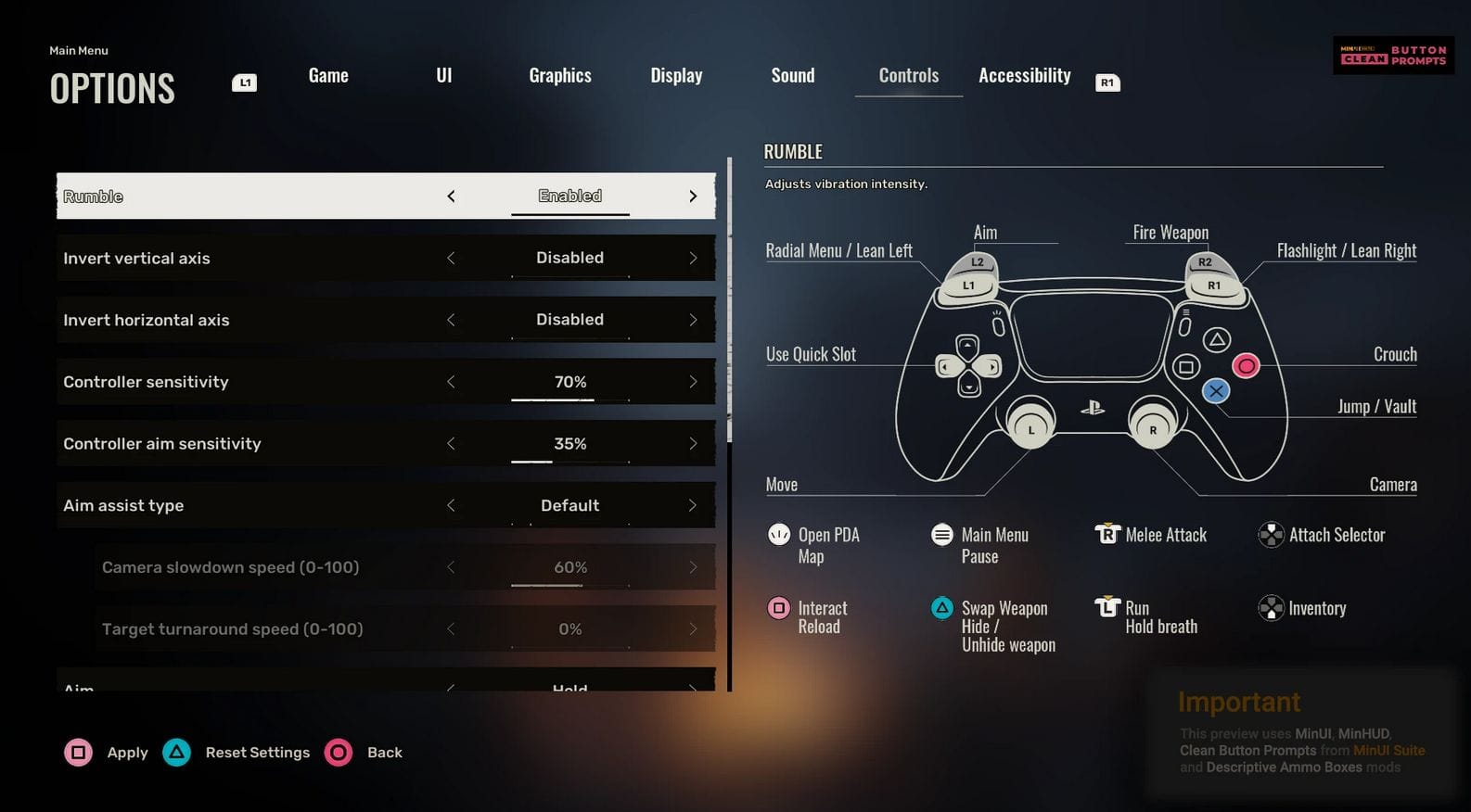Change Aim assist type with its right arrow
Screen dimensions: 1471x812
[x=693, y=505]
